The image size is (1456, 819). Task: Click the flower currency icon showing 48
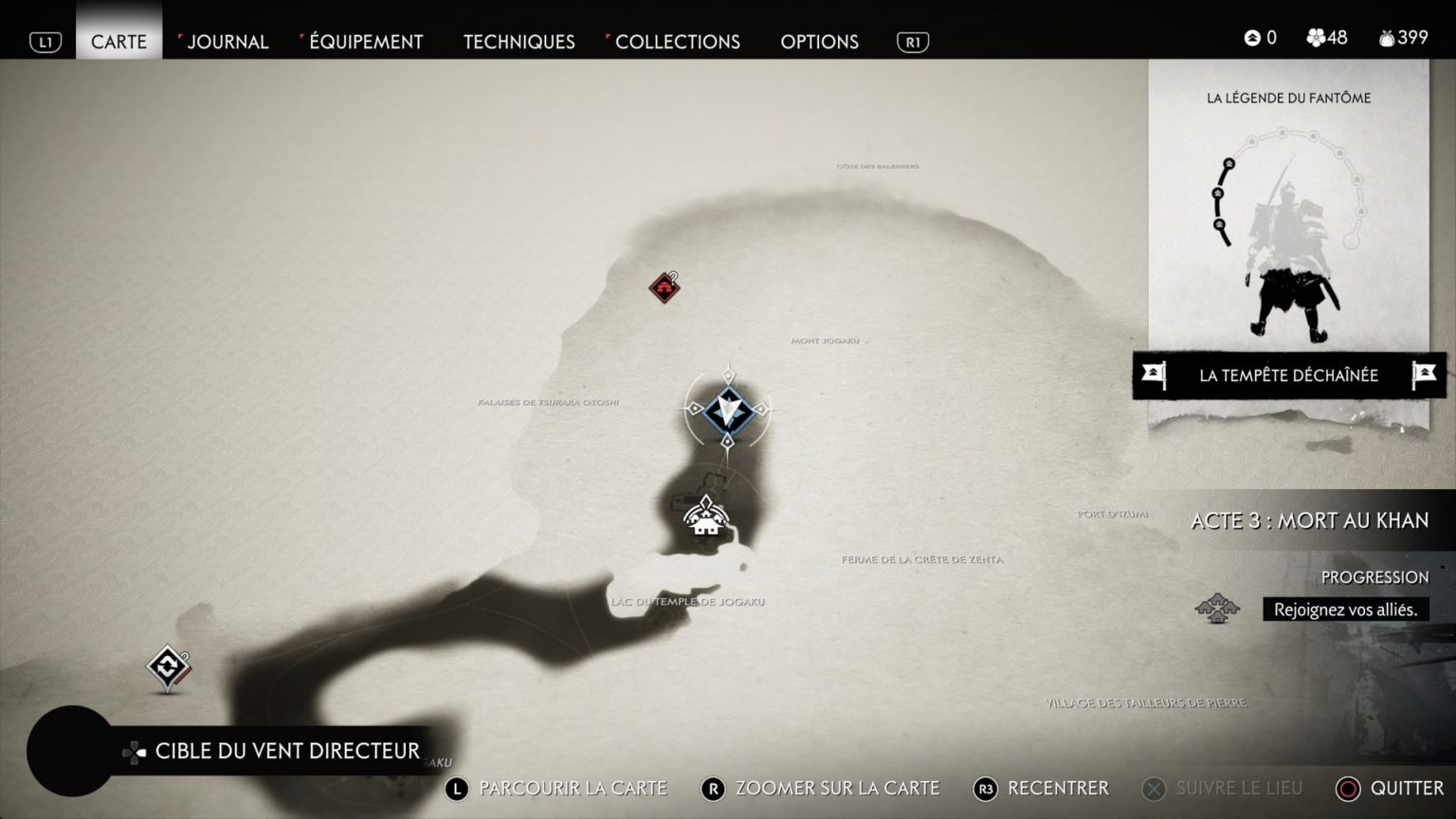tap(1318, 37)
